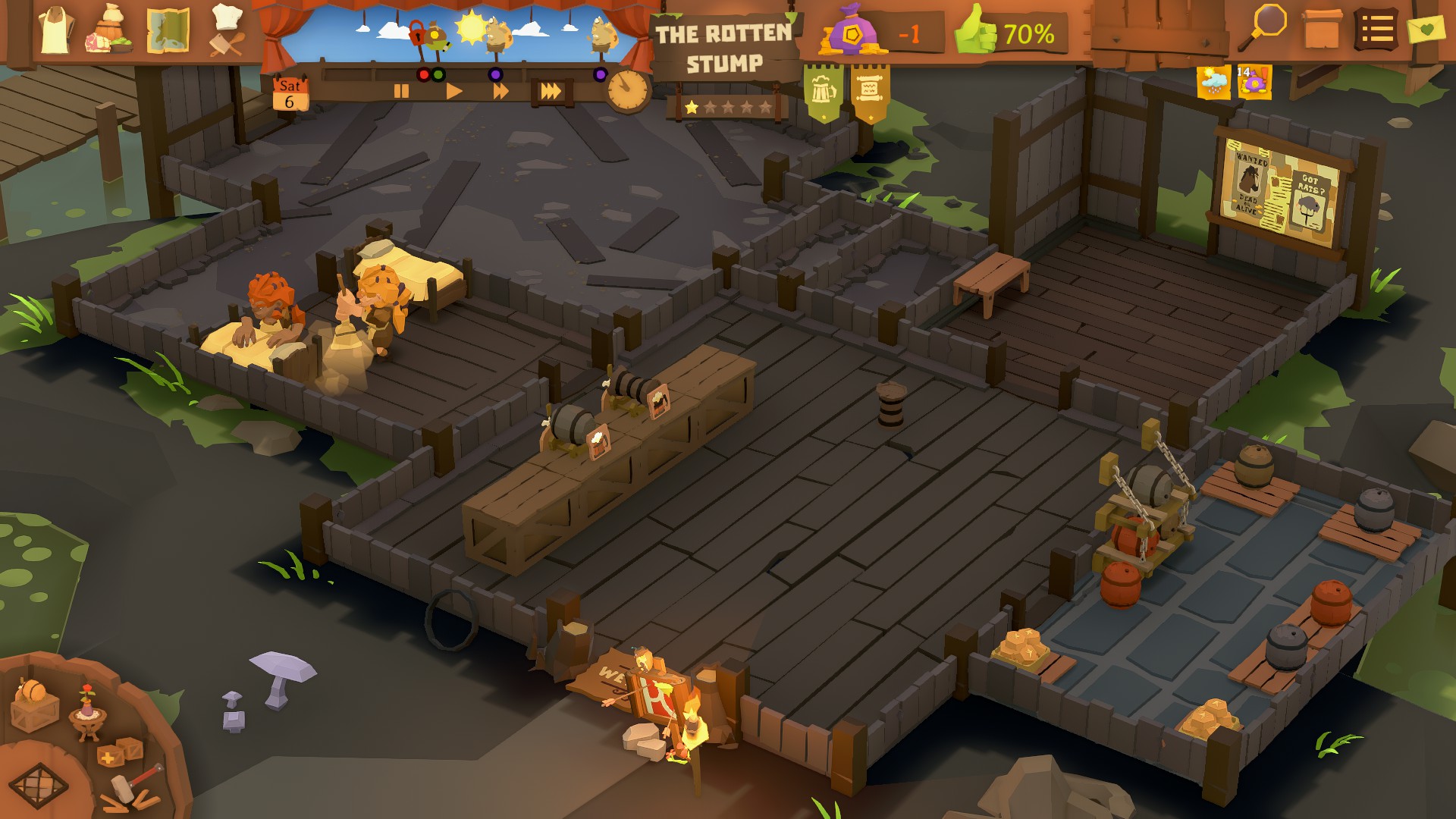Open the Sat 6 calendar
Viewport: 1456px width, 819px height.
pos(290,94)
